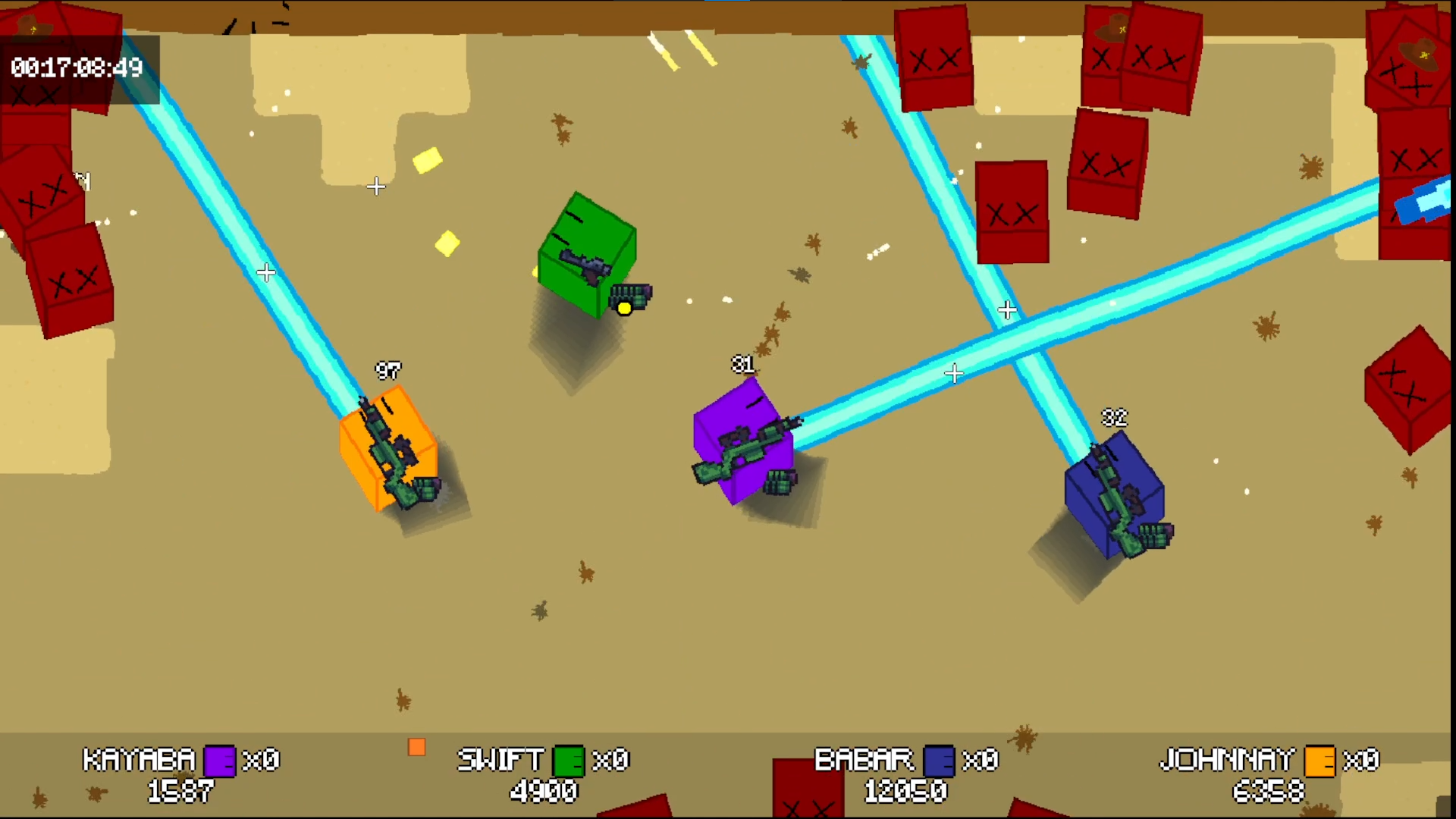This screenshot has width=1456, height=819.
Task: Click the yellow ammo pickup near the green cube
Action: (x=624, y=308)
